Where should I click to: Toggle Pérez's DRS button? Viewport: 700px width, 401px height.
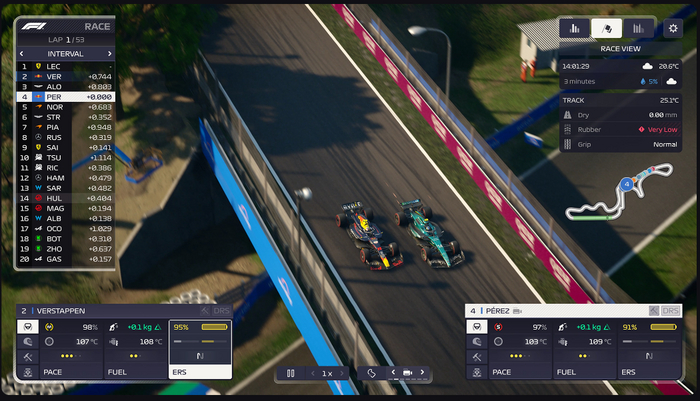pyautogui.click(x=670, y=311)
